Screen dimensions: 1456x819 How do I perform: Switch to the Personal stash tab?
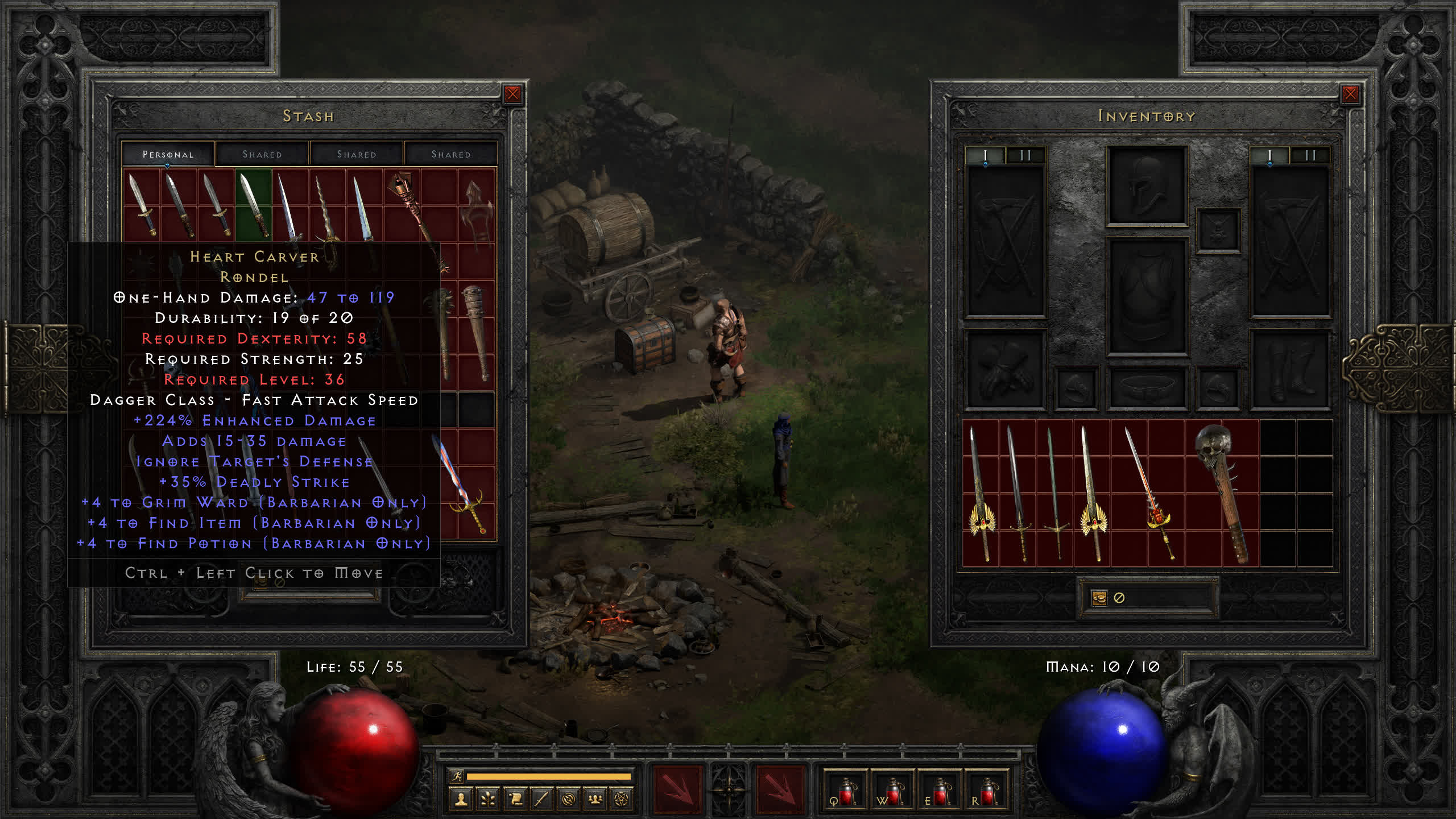pyautogui.click(x=168, y=154)
